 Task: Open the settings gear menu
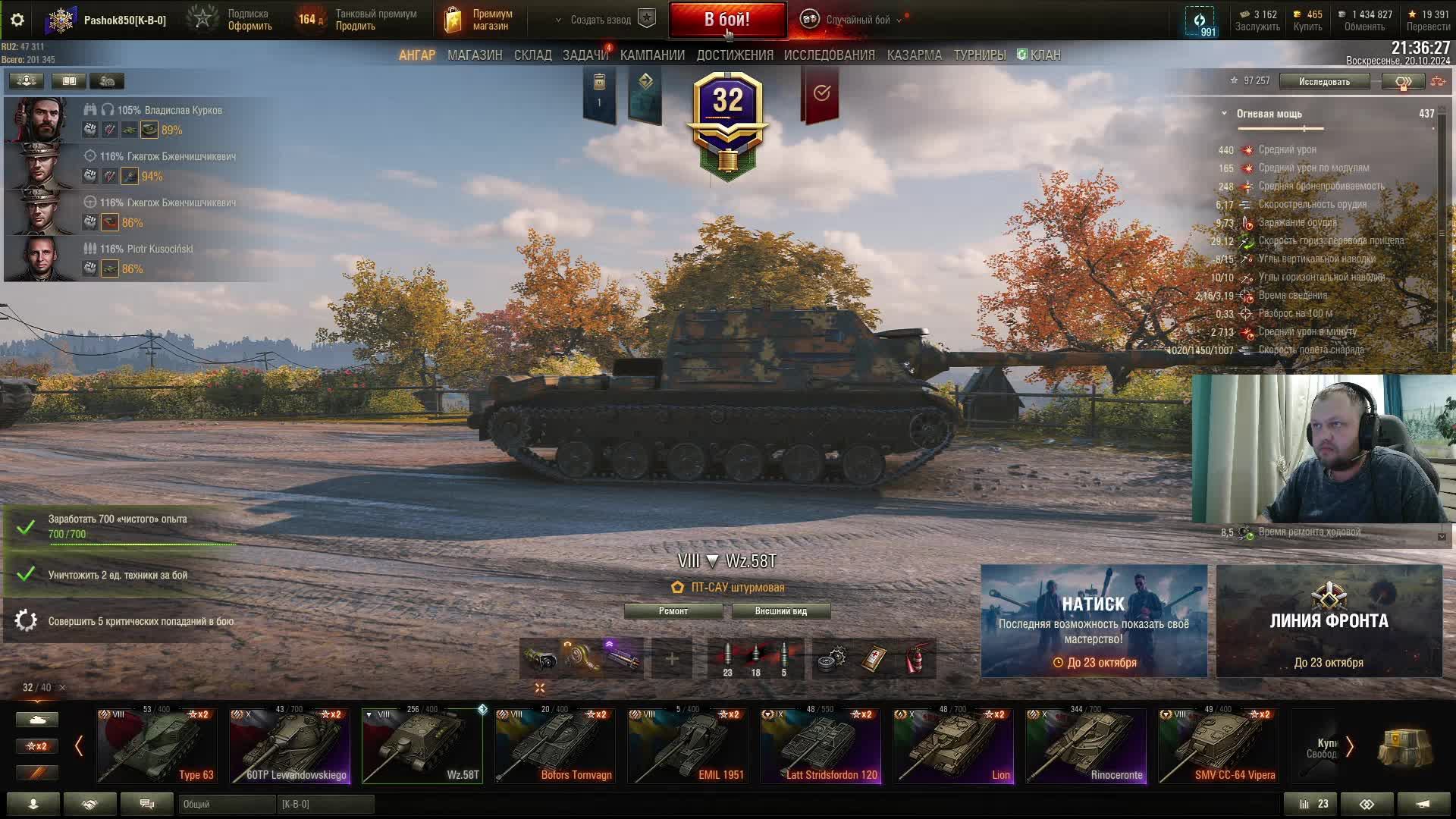point(17,20)
